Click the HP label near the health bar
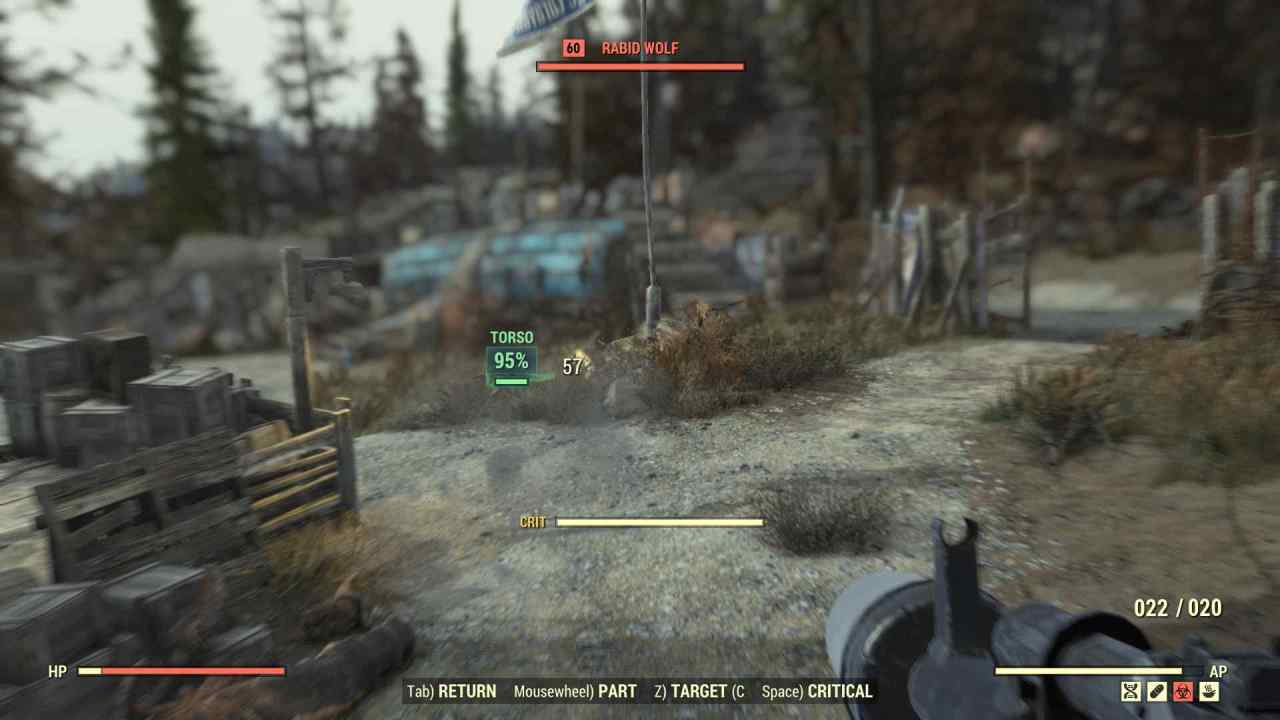Image resolution: width=1280 pixels, height=720 pixels. (x=57, y=672)
